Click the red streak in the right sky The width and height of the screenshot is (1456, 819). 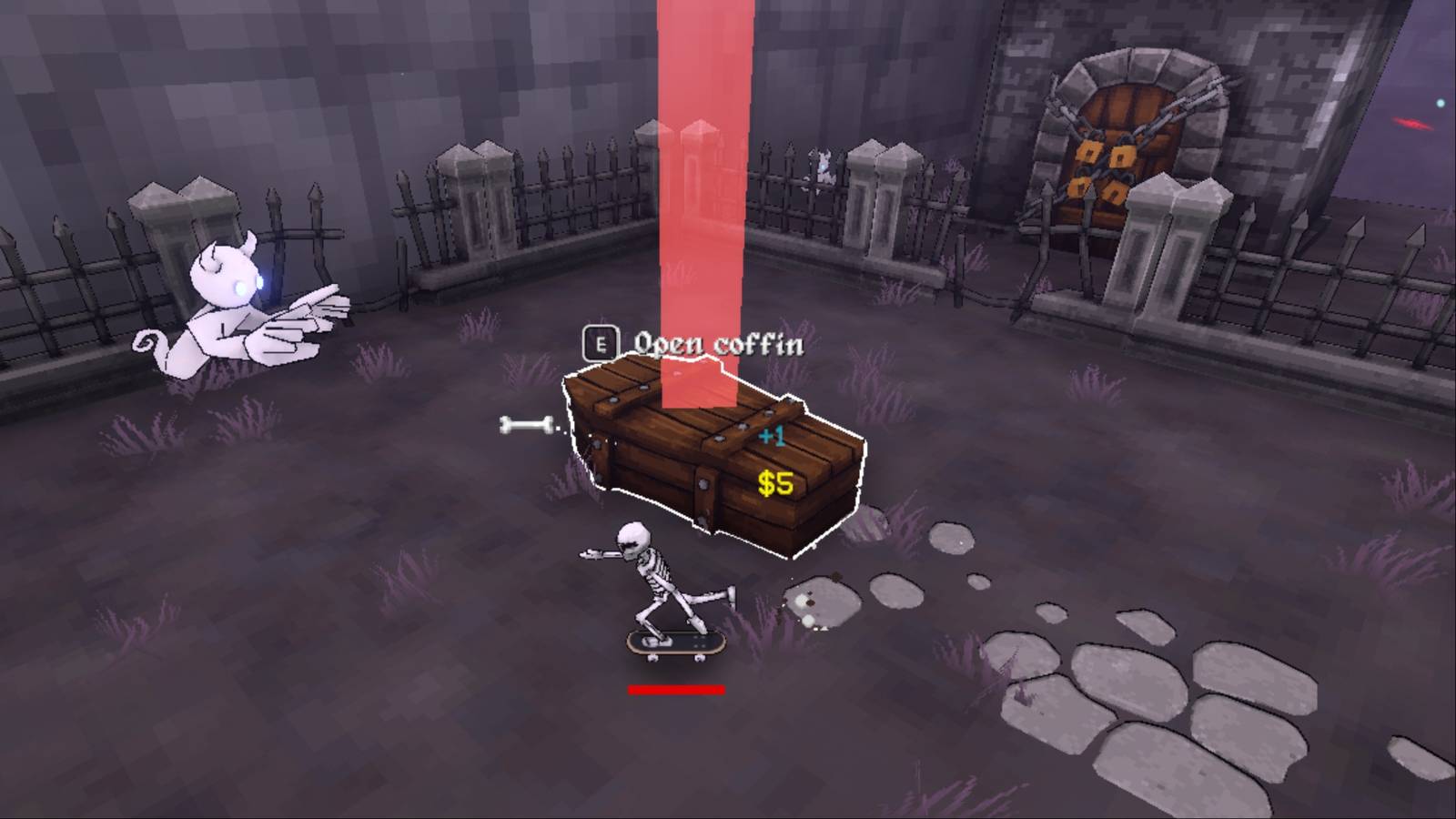click(1412, 124)
